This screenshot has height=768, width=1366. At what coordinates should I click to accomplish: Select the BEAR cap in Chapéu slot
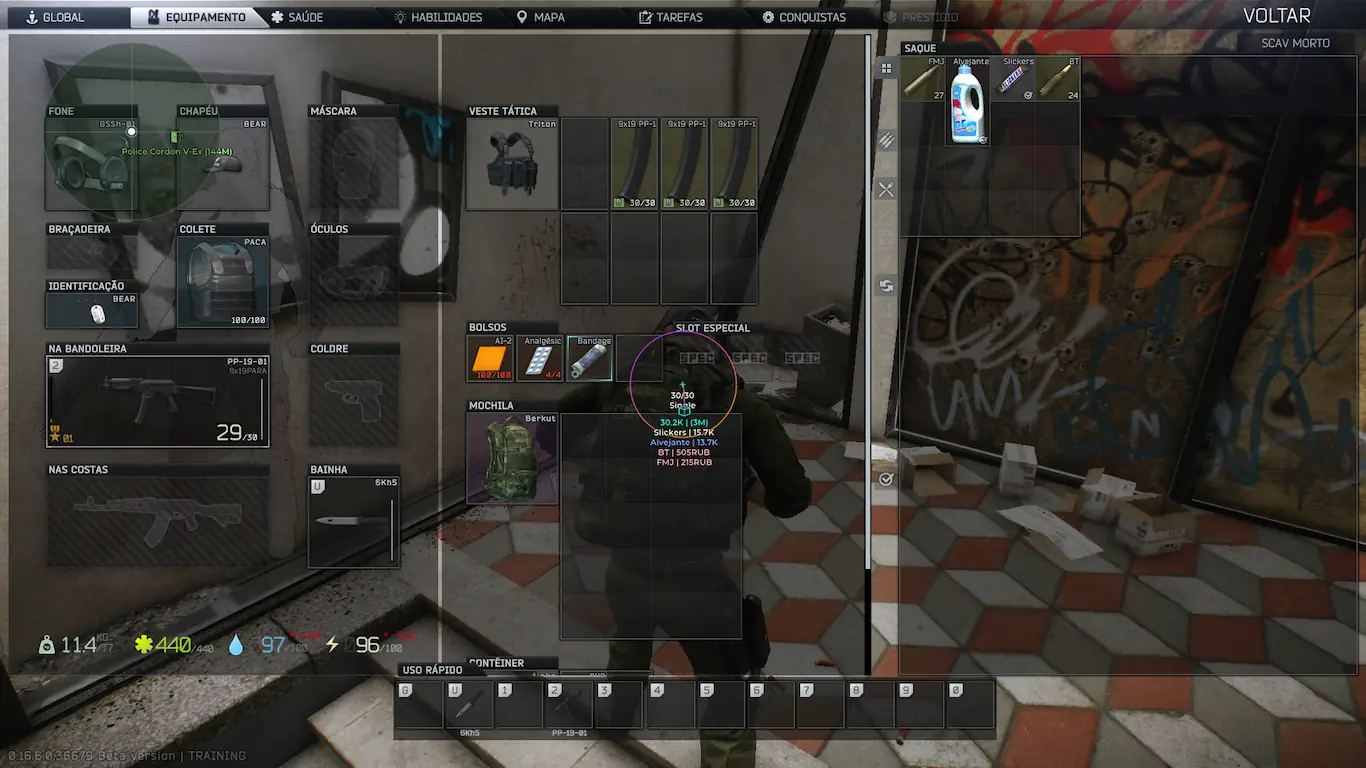[x=223, y=163]
